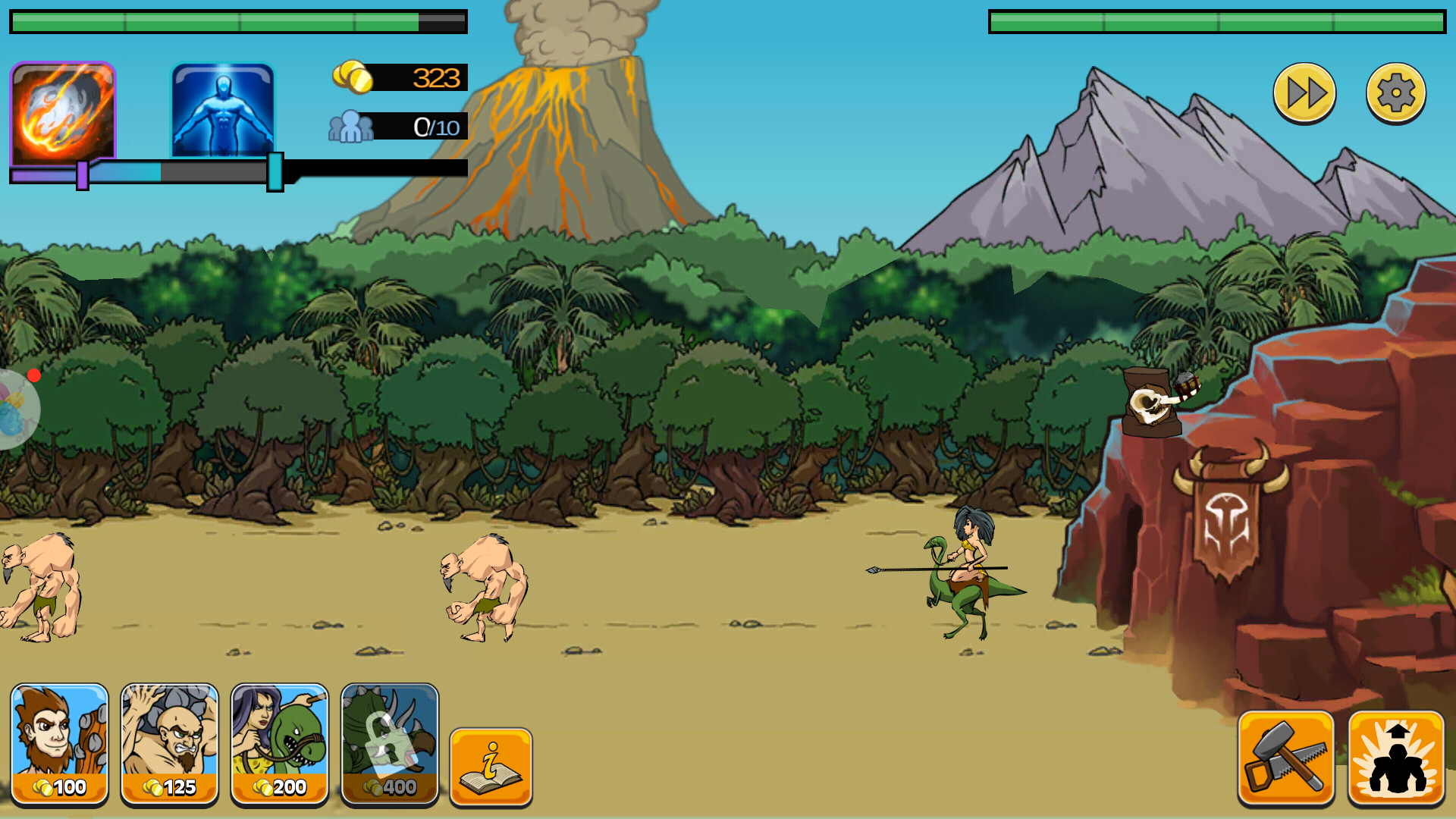1456x819 pixels.
Task: Activate the meteor fireball special ability
Action: tap(62, 112)
